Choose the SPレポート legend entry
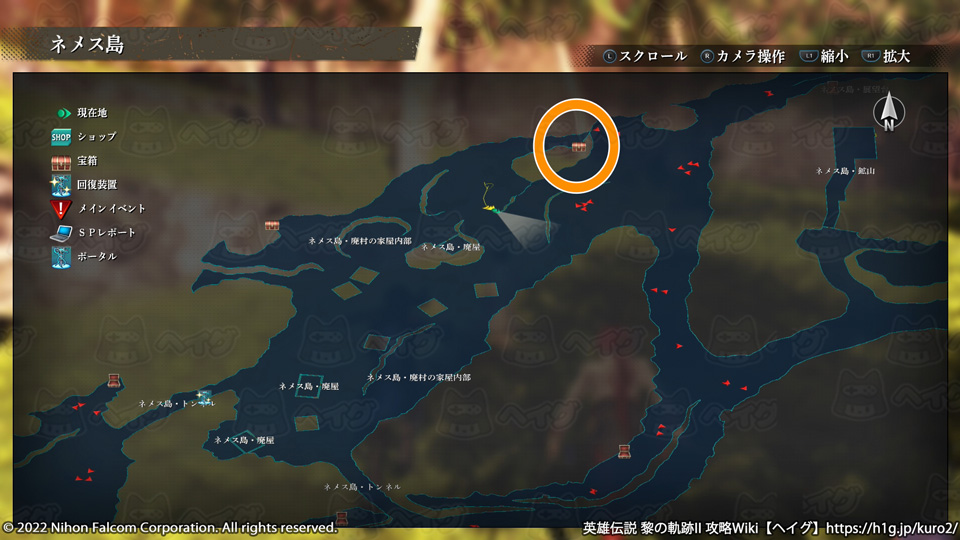 [92, 232]
